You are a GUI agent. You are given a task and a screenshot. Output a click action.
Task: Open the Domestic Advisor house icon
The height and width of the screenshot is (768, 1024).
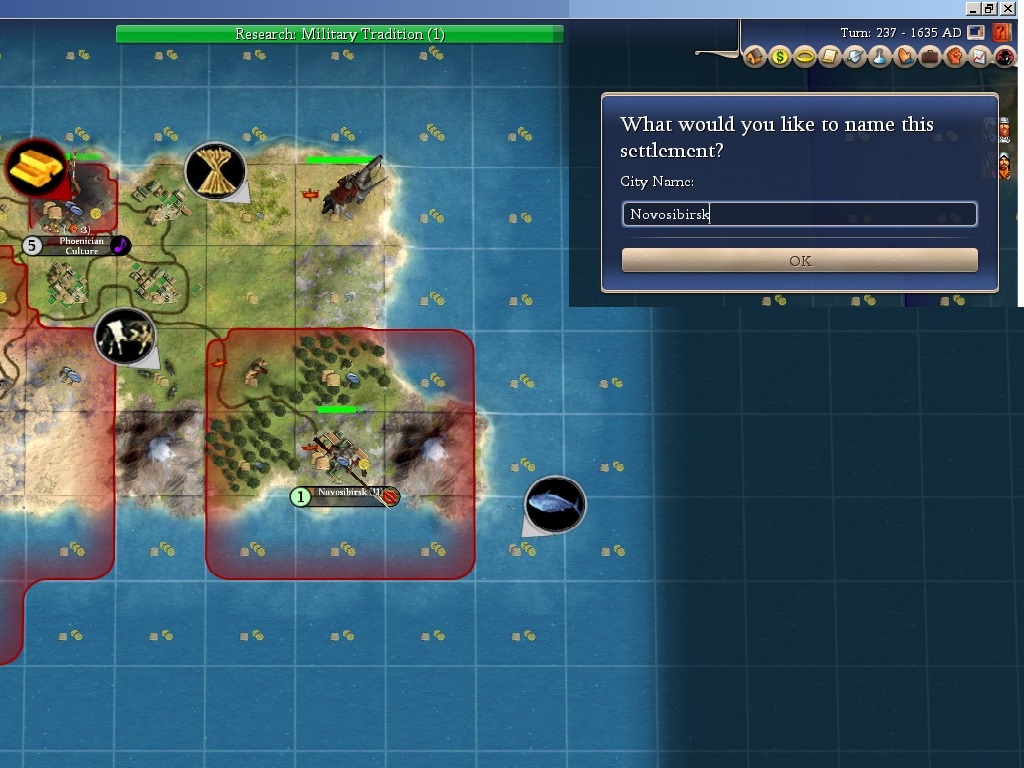pos(755,56)
